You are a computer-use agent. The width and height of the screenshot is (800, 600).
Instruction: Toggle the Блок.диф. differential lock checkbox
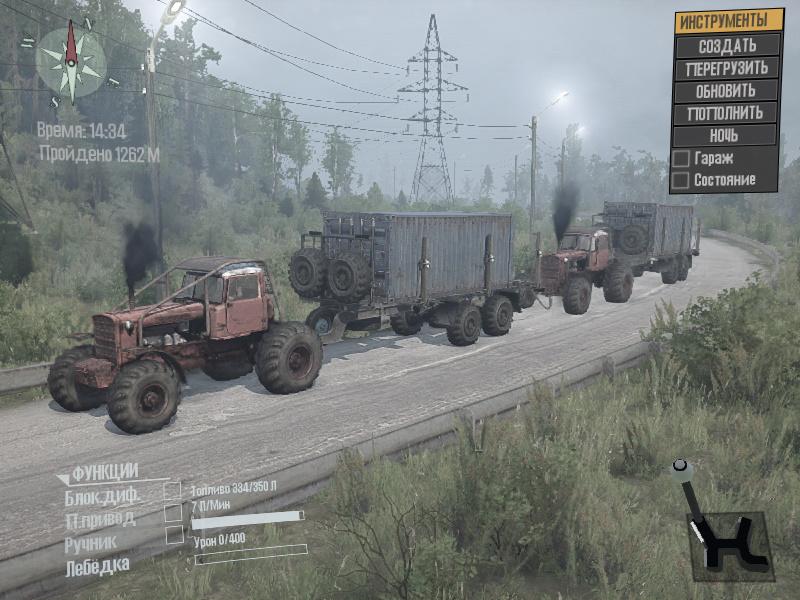pos(173,491)
